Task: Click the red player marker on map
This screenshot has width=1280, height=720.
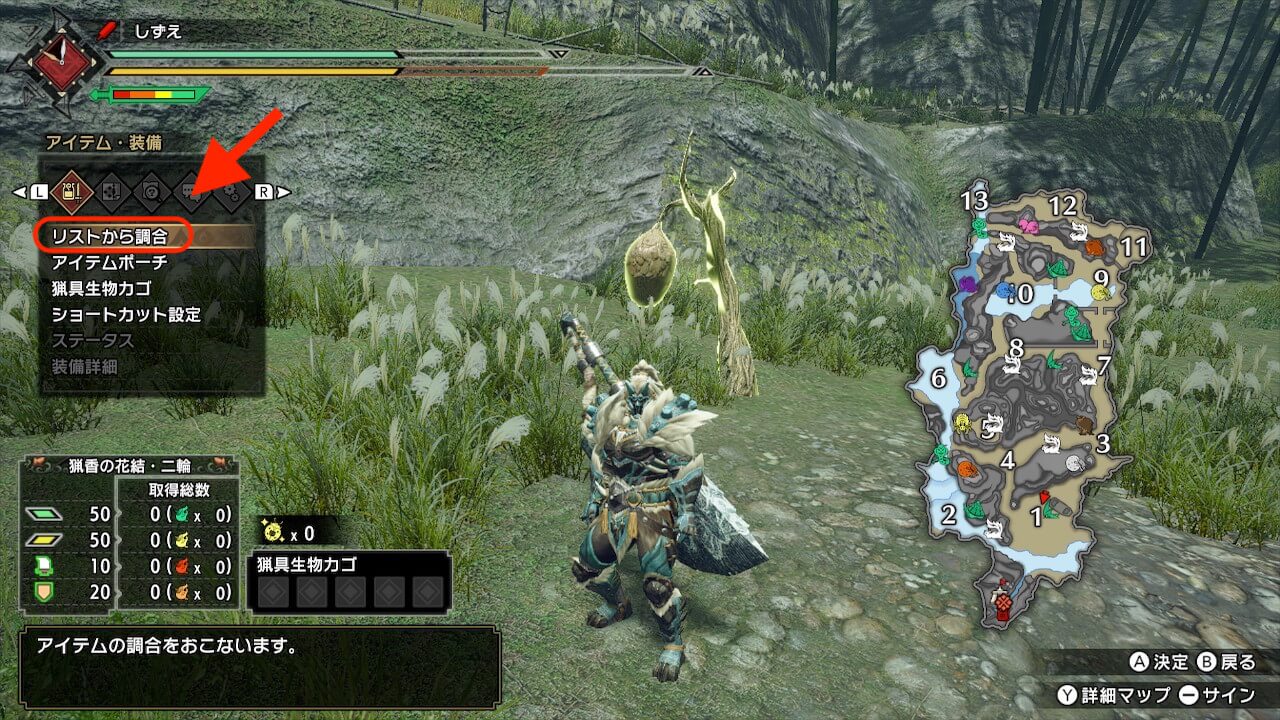Action: (x=1044, y=497)
